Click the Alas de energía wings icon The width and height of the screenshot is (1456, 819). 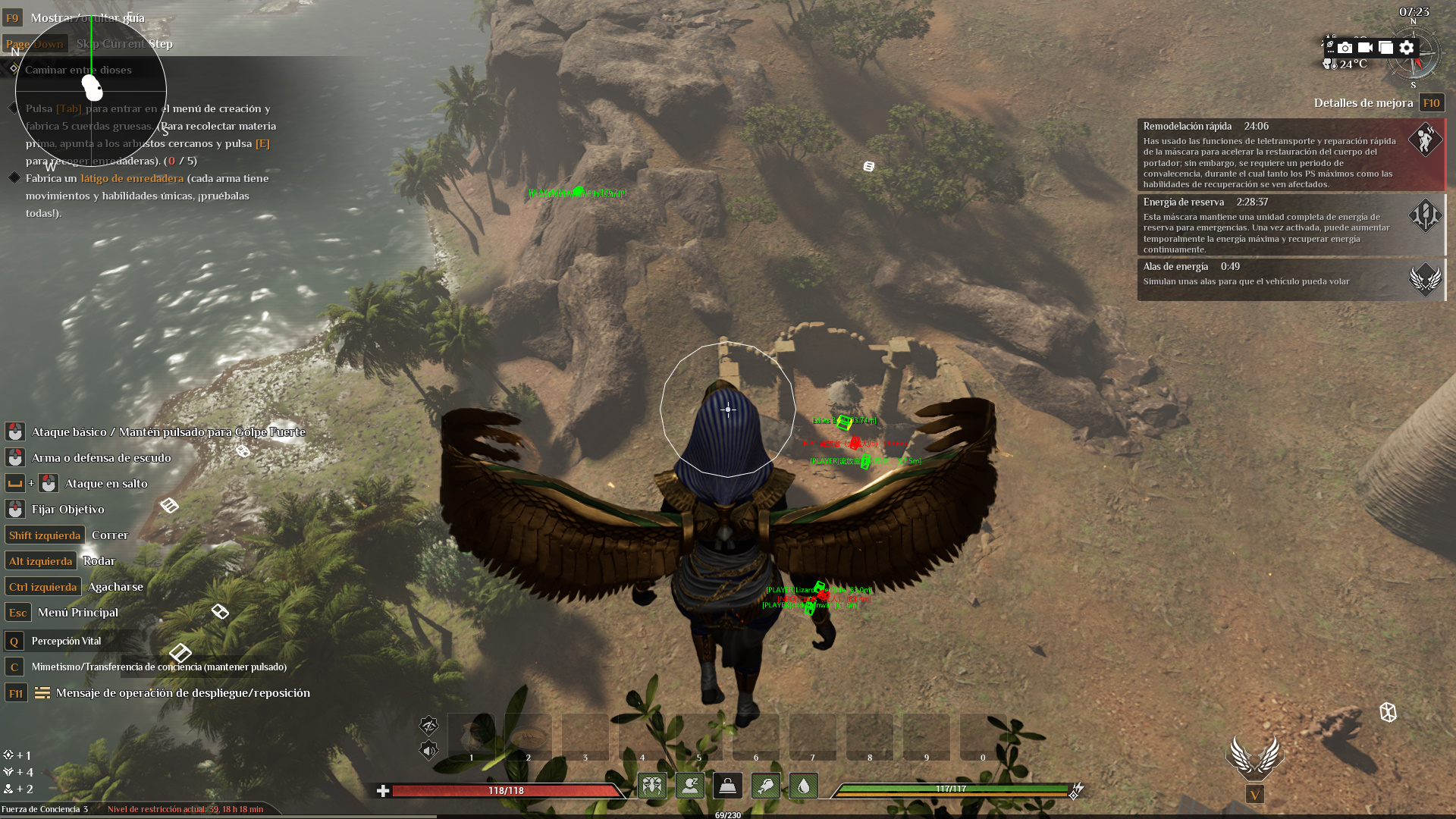coord(1426,279)
